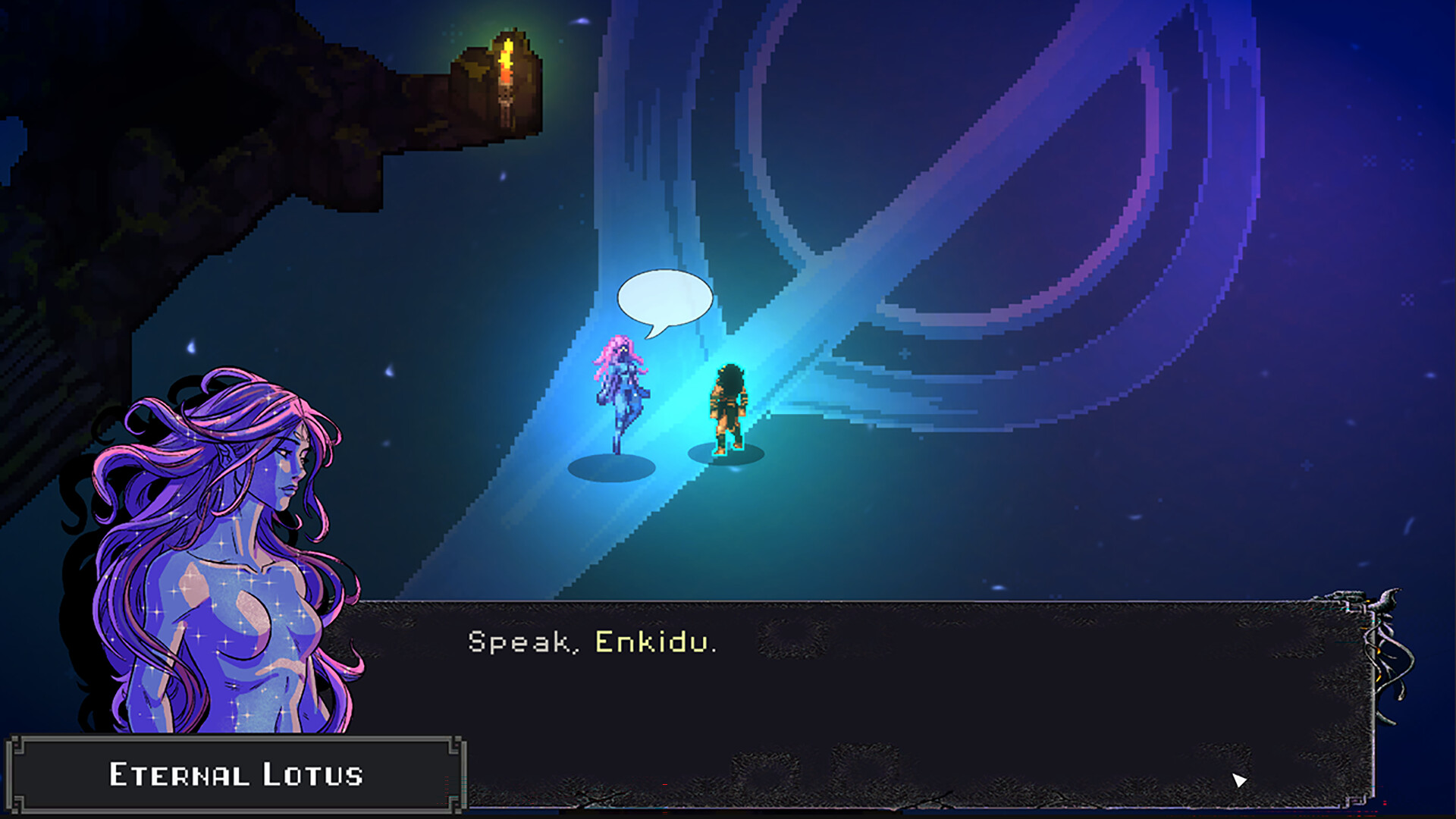This screenshot has height=819, width=1456.
Task: Click the shadow beneath the spirit sprite
Action: (x=610, y=466)
